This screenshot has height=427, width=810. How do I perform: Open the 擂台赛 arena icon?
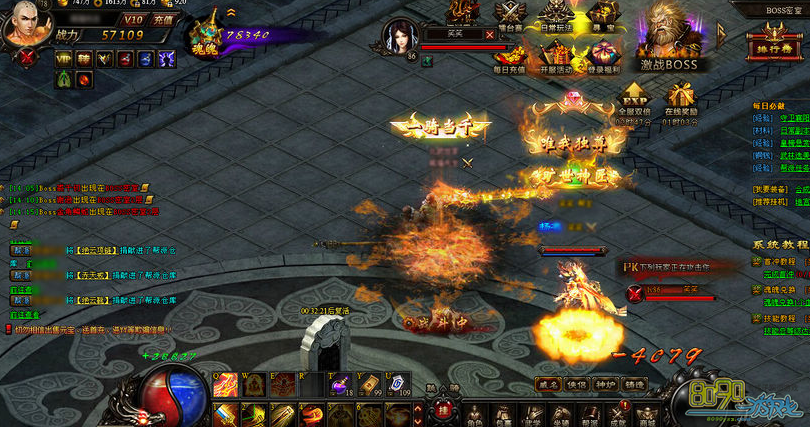512,17
